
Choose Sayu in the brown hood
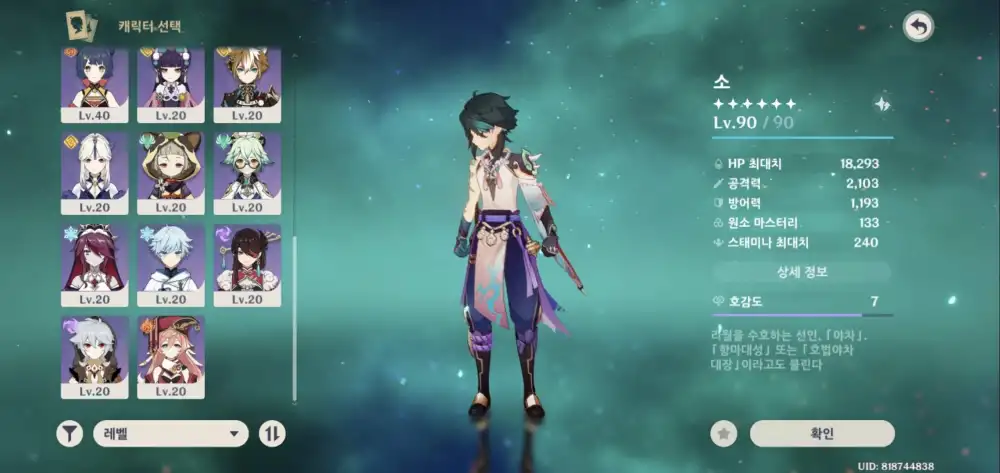point(171,168)
